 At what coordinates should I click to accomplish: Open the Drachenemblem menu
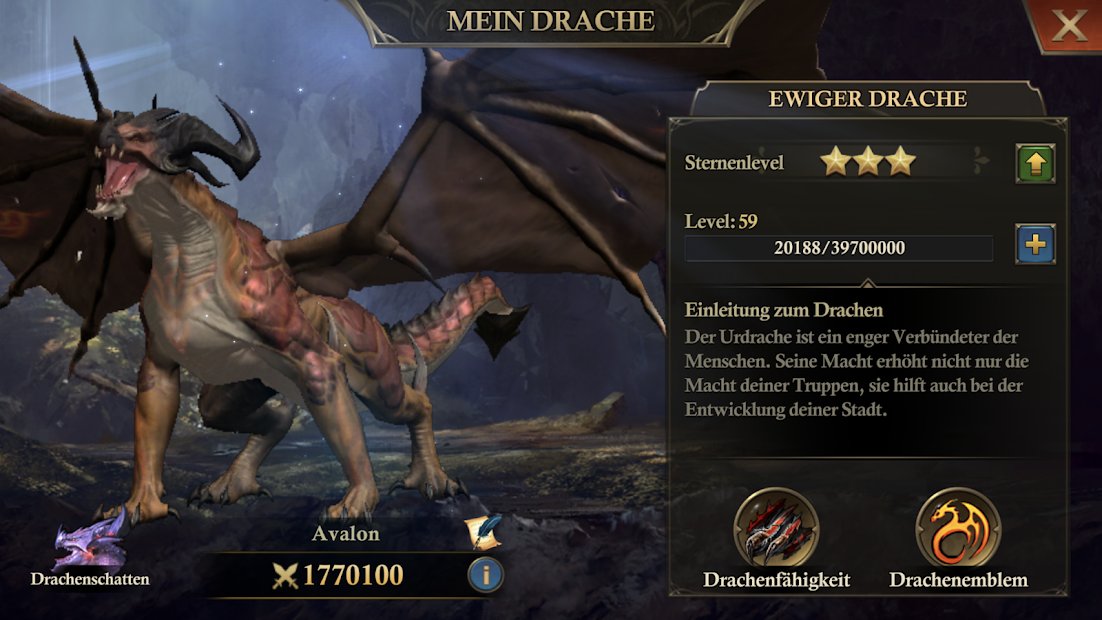(x=958, y=529)
